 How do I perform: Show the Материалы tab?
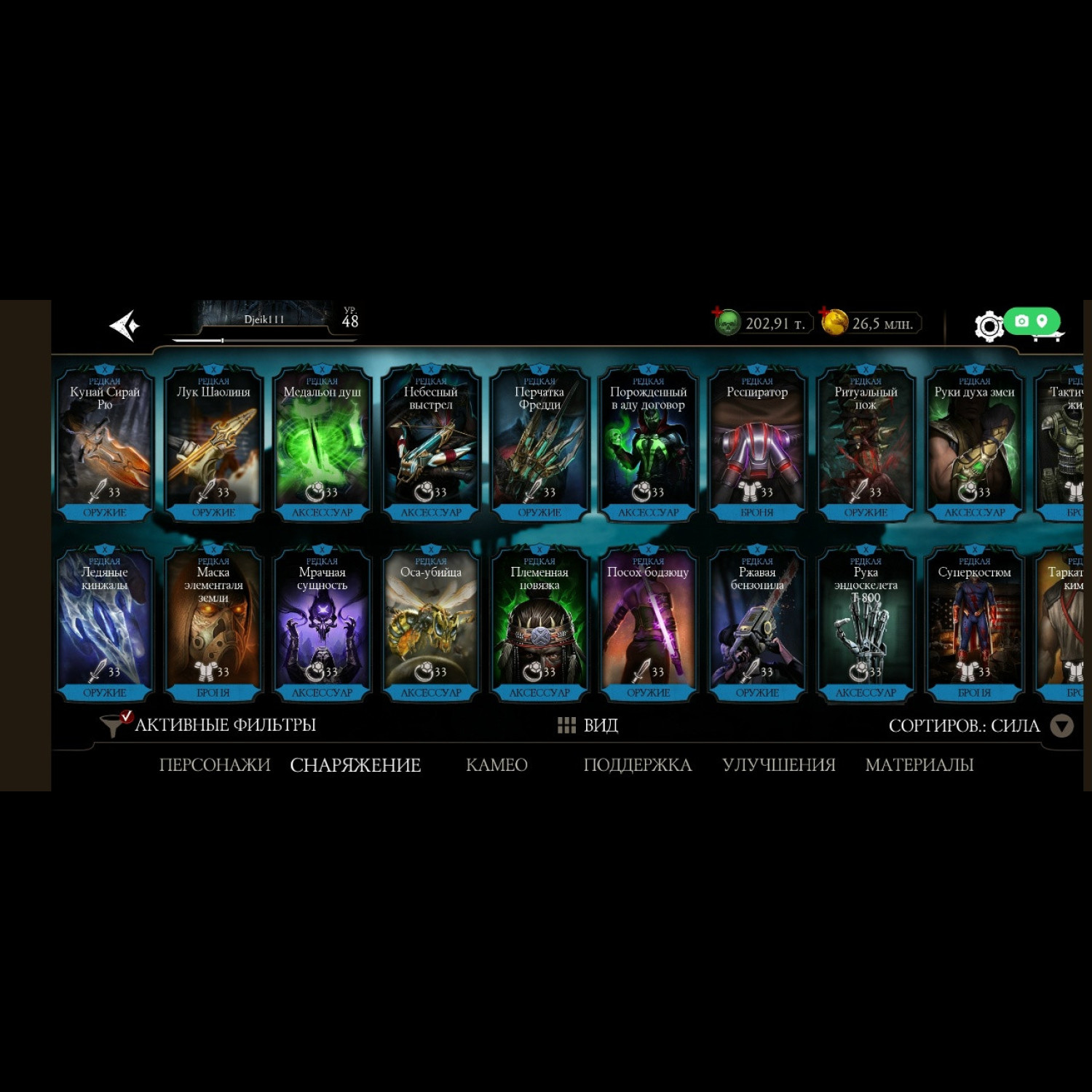919,765
